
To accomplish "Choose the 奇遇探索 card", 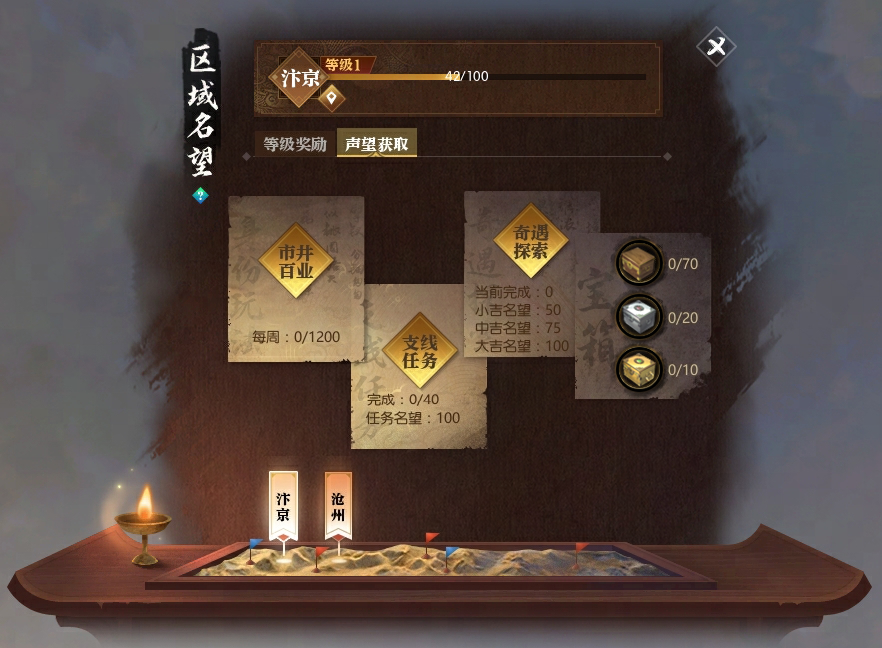I will click(x=531, y=241).
